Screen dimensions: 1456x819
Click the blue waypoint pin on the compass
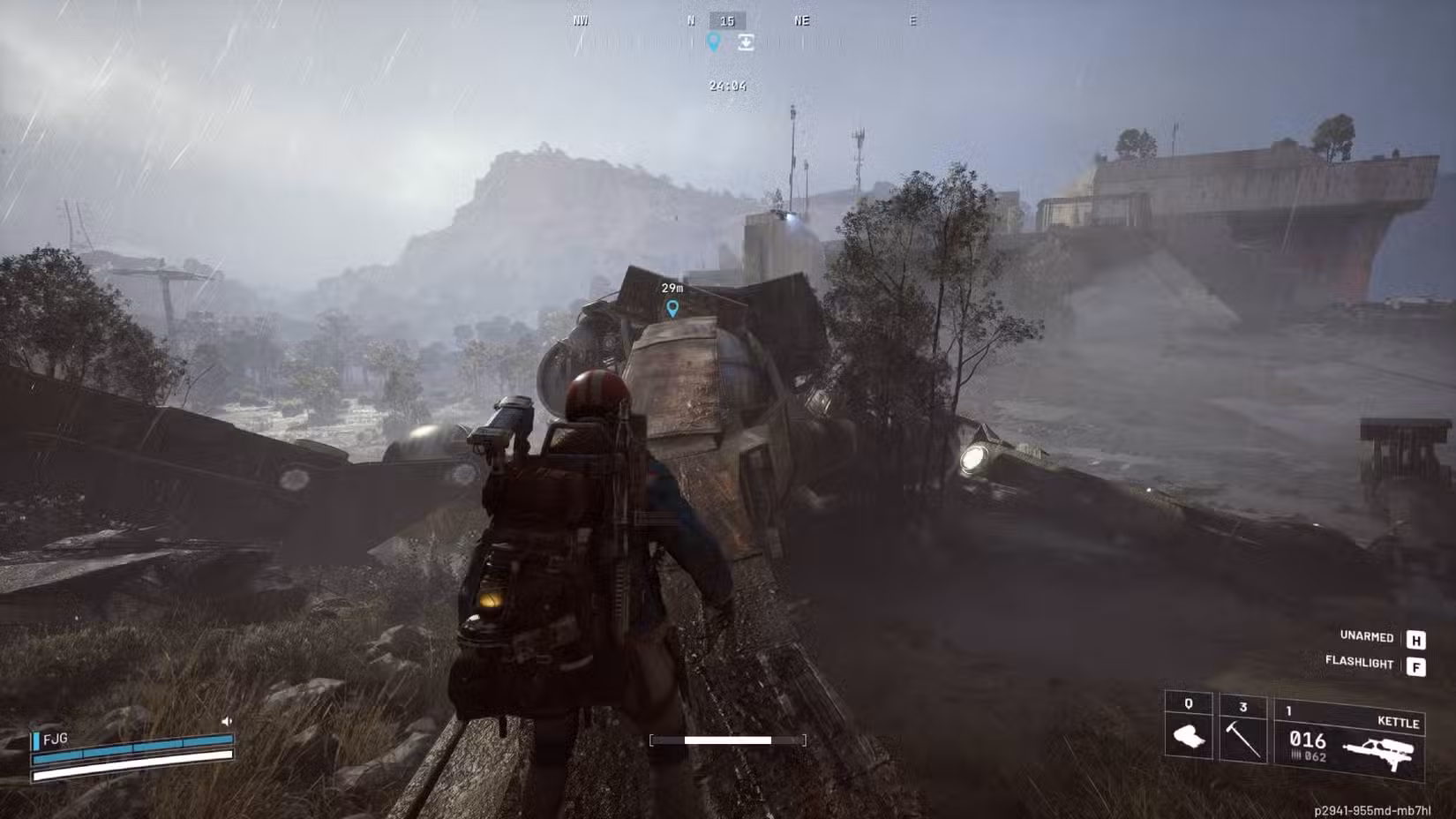click(x=715, y=41)
